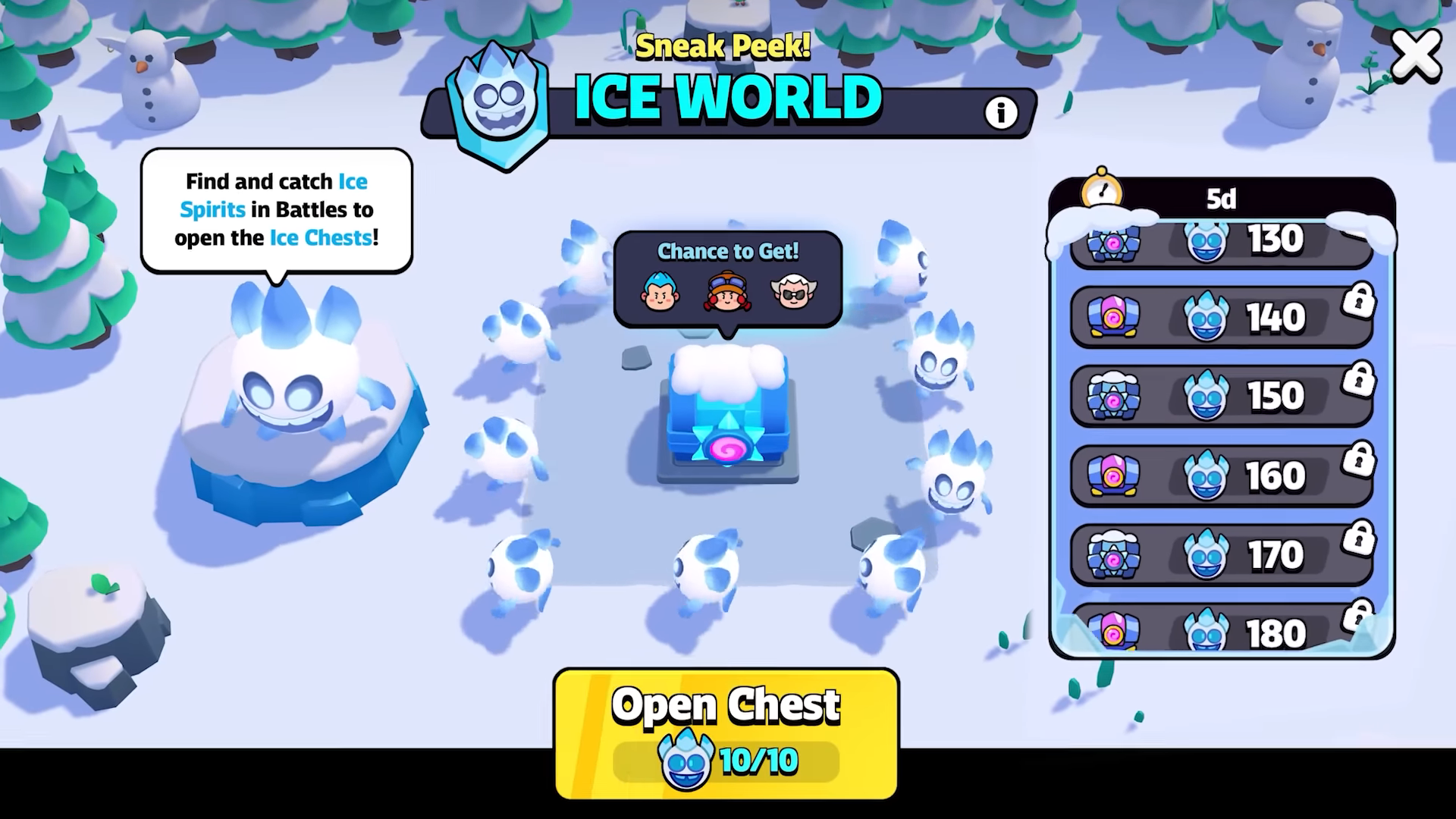This screenshot has width=1456, height=819.
Task: Select the sunglasses character portrait in Chance to Get
Action: click(x=793, y=293)
